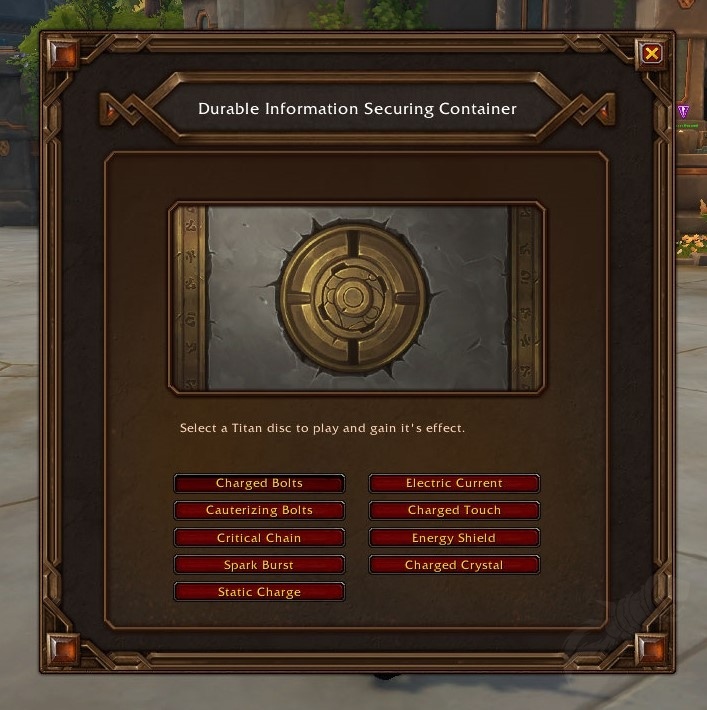The image size is (707, 710).
Task: Select the Electric Current disc
Action: tap(454, 484)
